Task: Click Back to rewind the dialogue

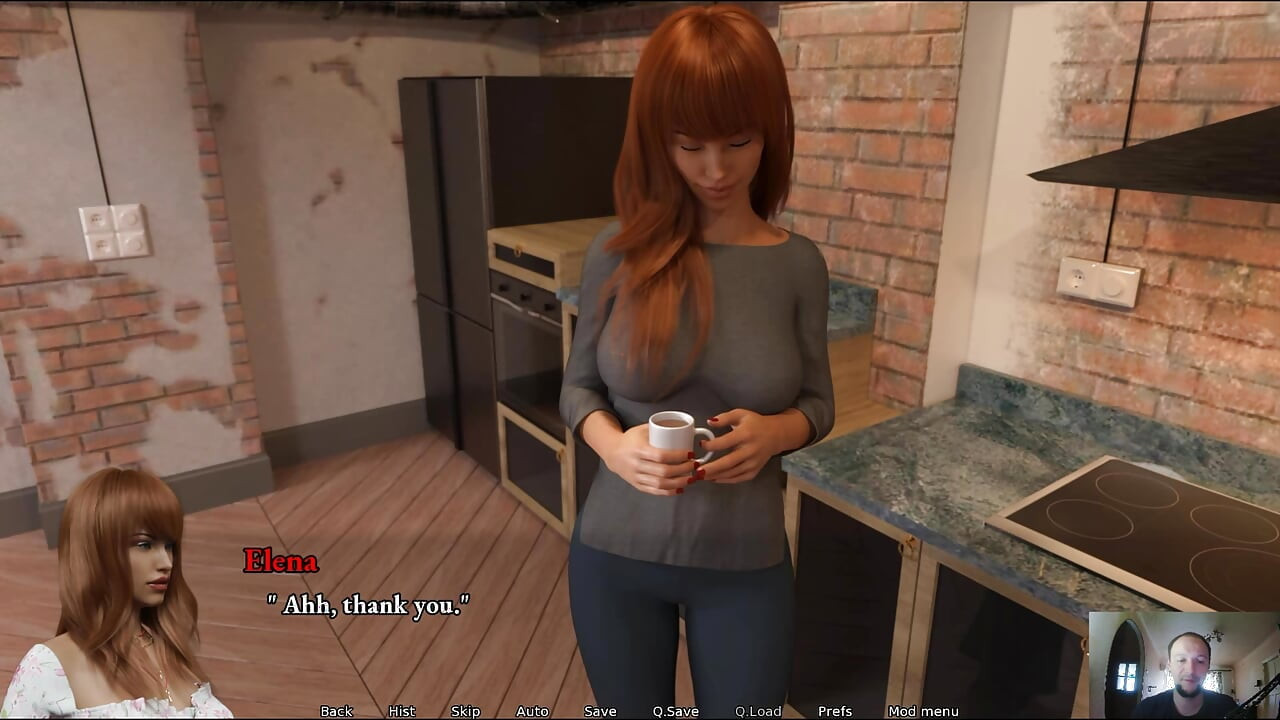Action: pos(336,711)
